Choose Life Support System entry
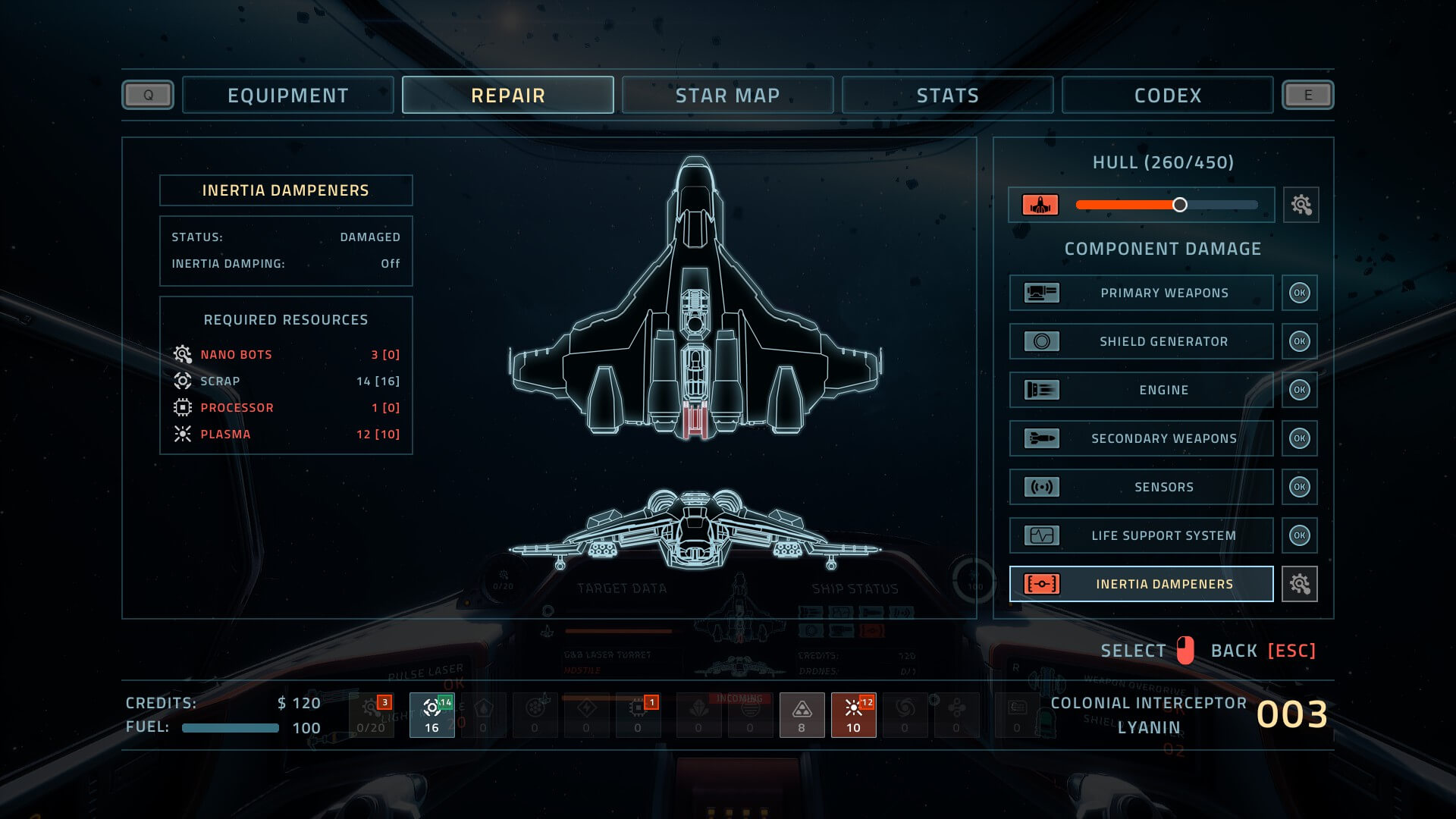This screenshot has width=1456, height=819. (1141, 535)
